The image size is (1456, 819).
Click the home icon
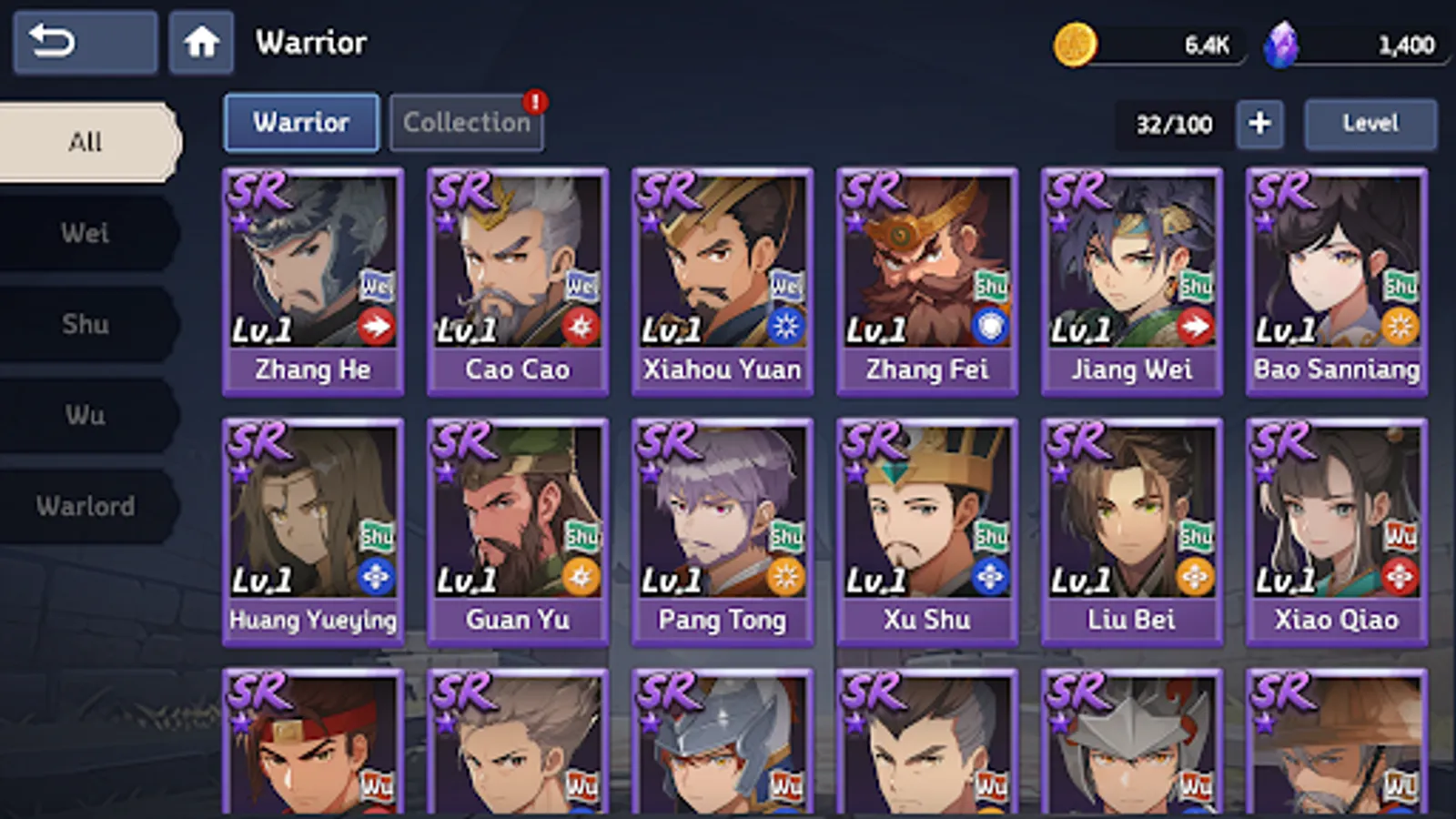point(201,42)
